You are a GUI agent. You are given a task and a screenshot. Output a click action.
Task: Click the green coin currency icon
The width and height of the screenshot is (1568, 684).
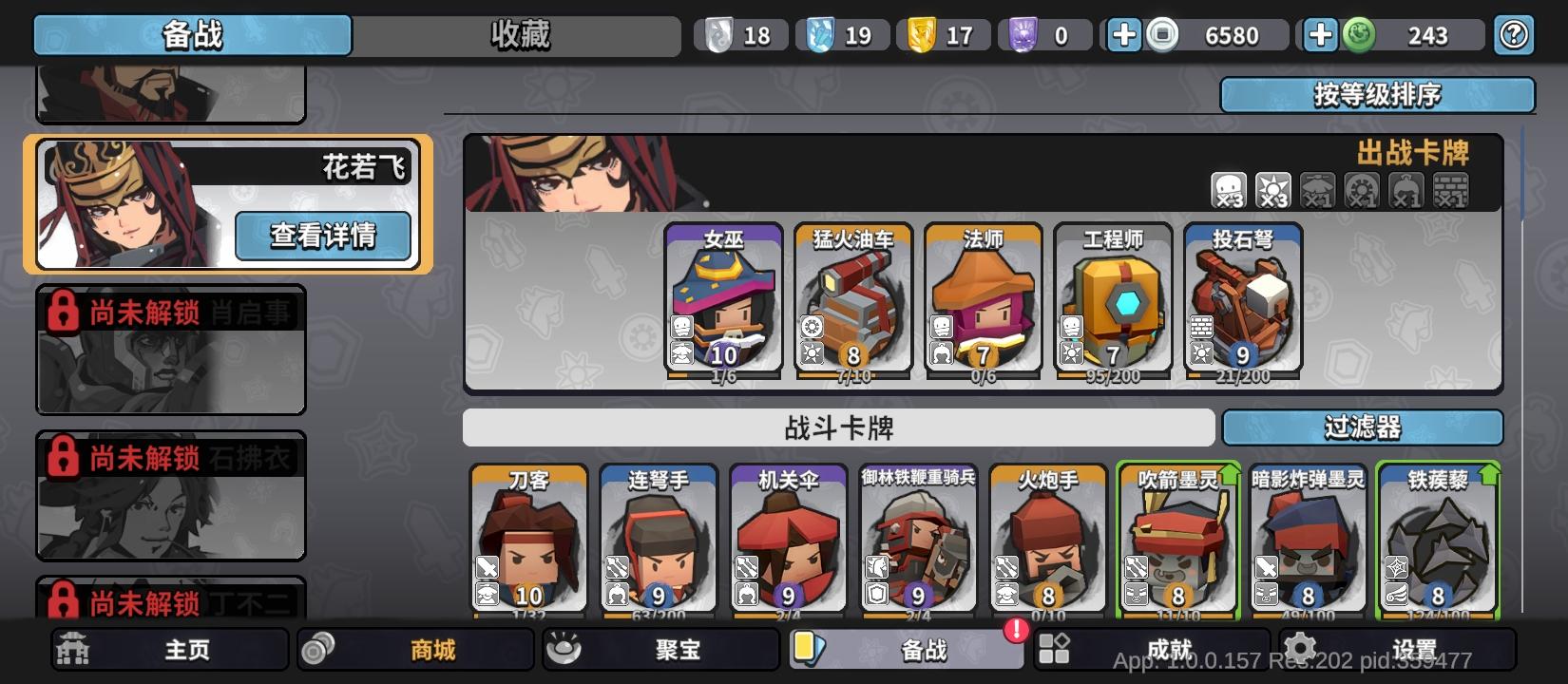point(1361,34)
